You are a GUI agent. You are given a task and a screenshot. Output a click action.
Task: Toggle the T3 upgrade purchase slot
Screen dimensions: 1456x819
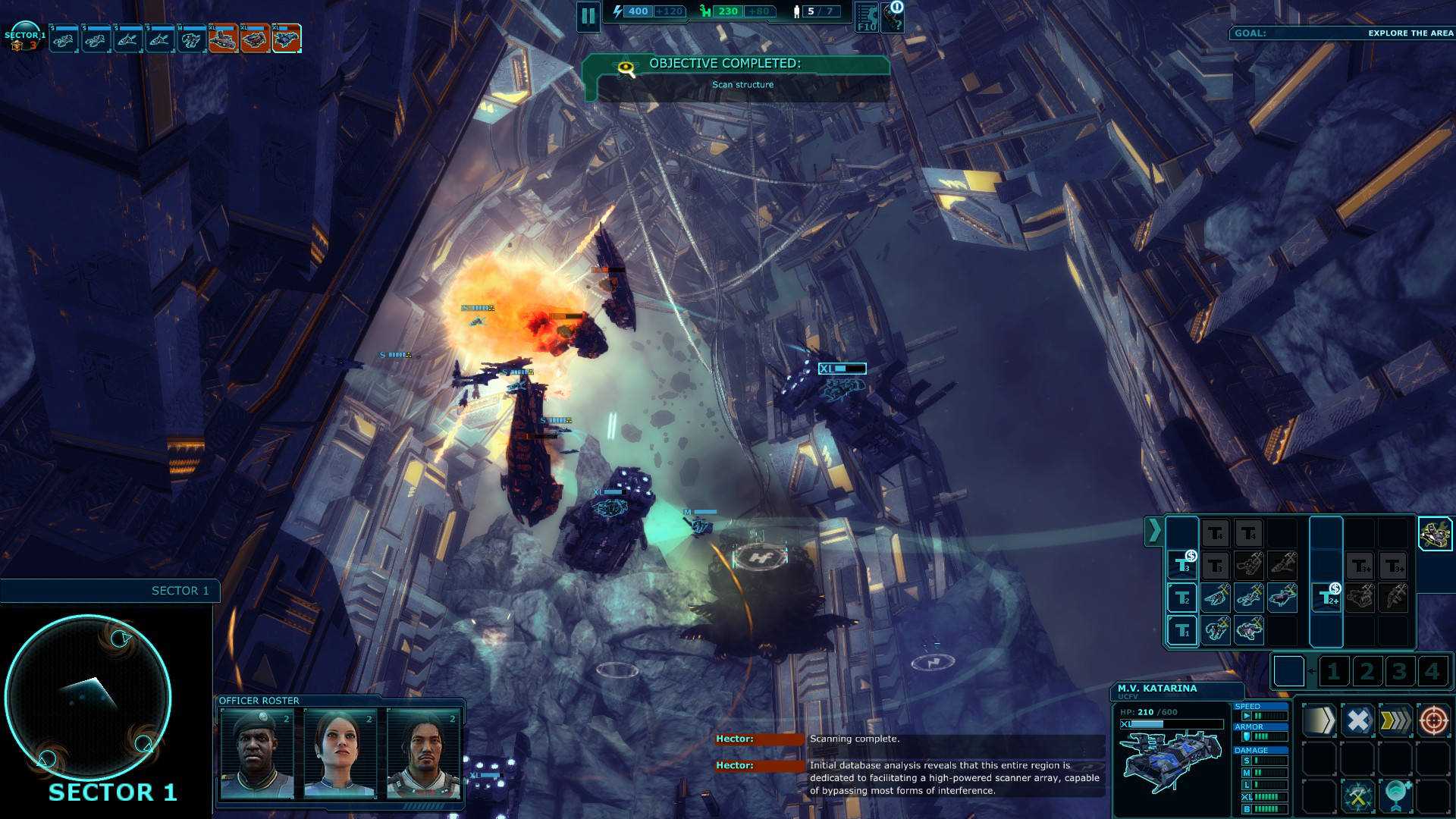(1182, 565)
